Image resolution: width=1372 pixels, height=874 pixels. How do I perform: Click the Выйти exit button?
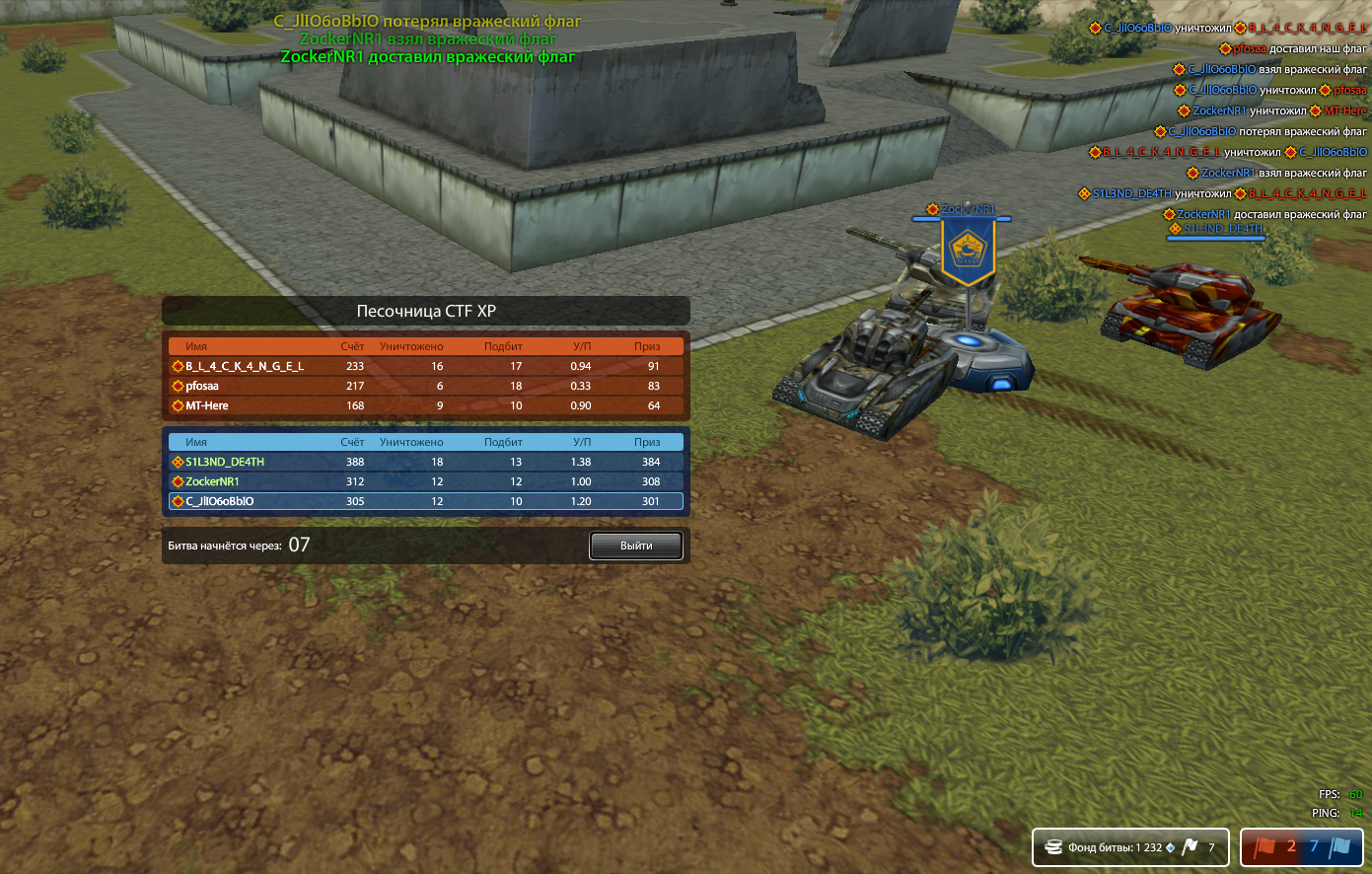pos(635,546)
